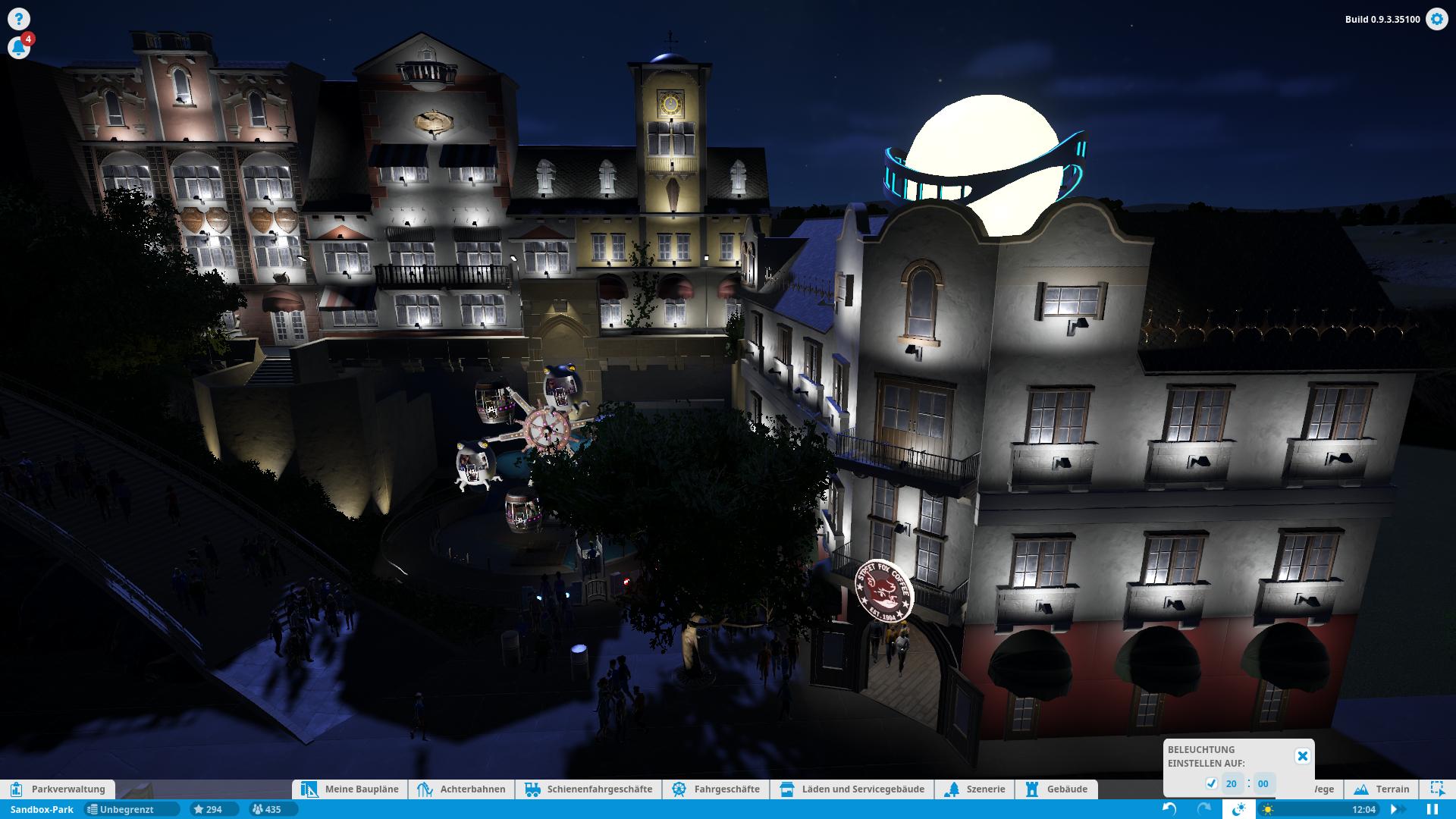Choose Läden und Servicegebäude
Screen dimensions: 1456x819
point(852,789)
